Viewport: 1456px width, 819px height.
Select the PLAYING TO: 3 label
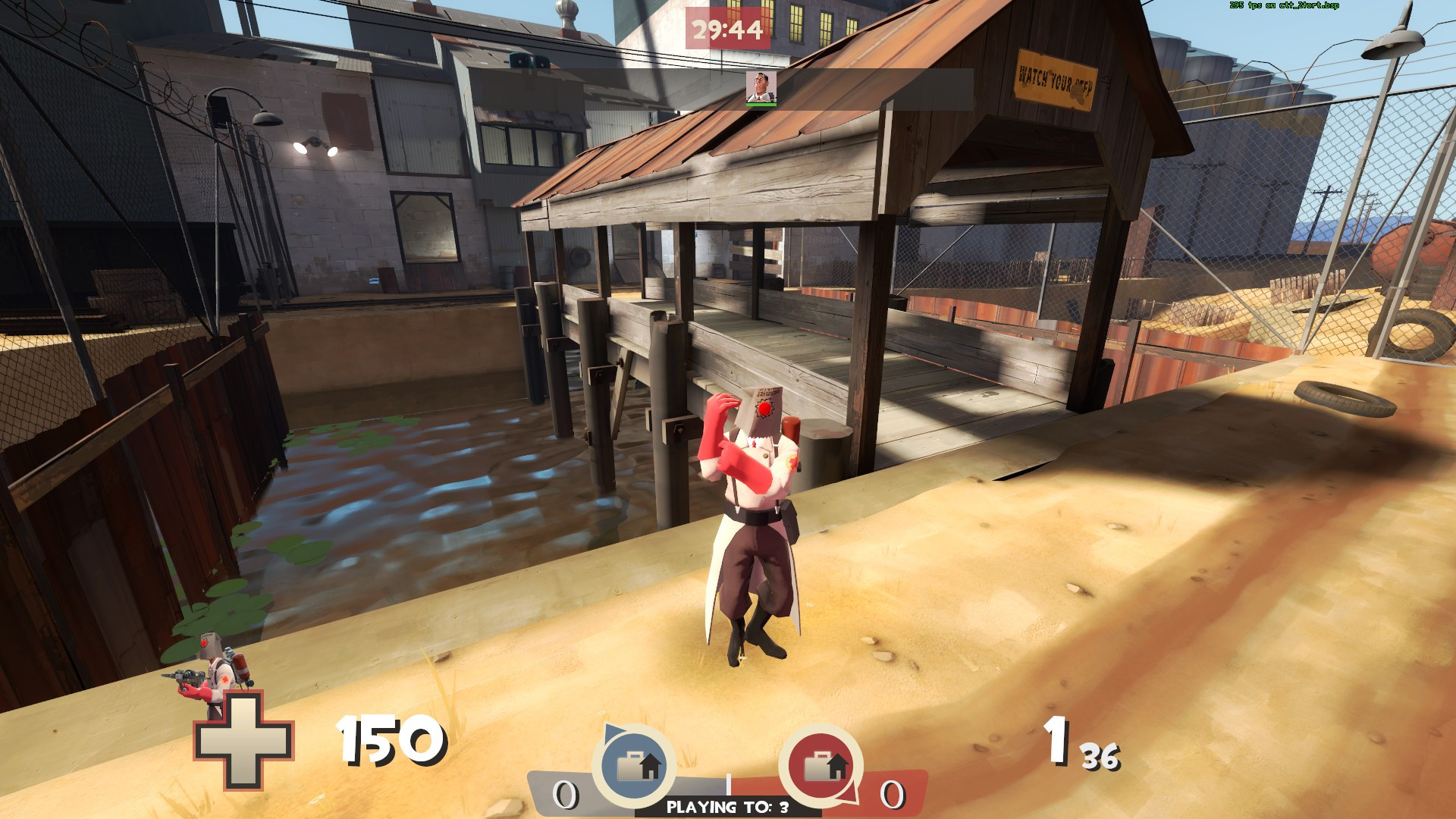(x=727, y=808)
